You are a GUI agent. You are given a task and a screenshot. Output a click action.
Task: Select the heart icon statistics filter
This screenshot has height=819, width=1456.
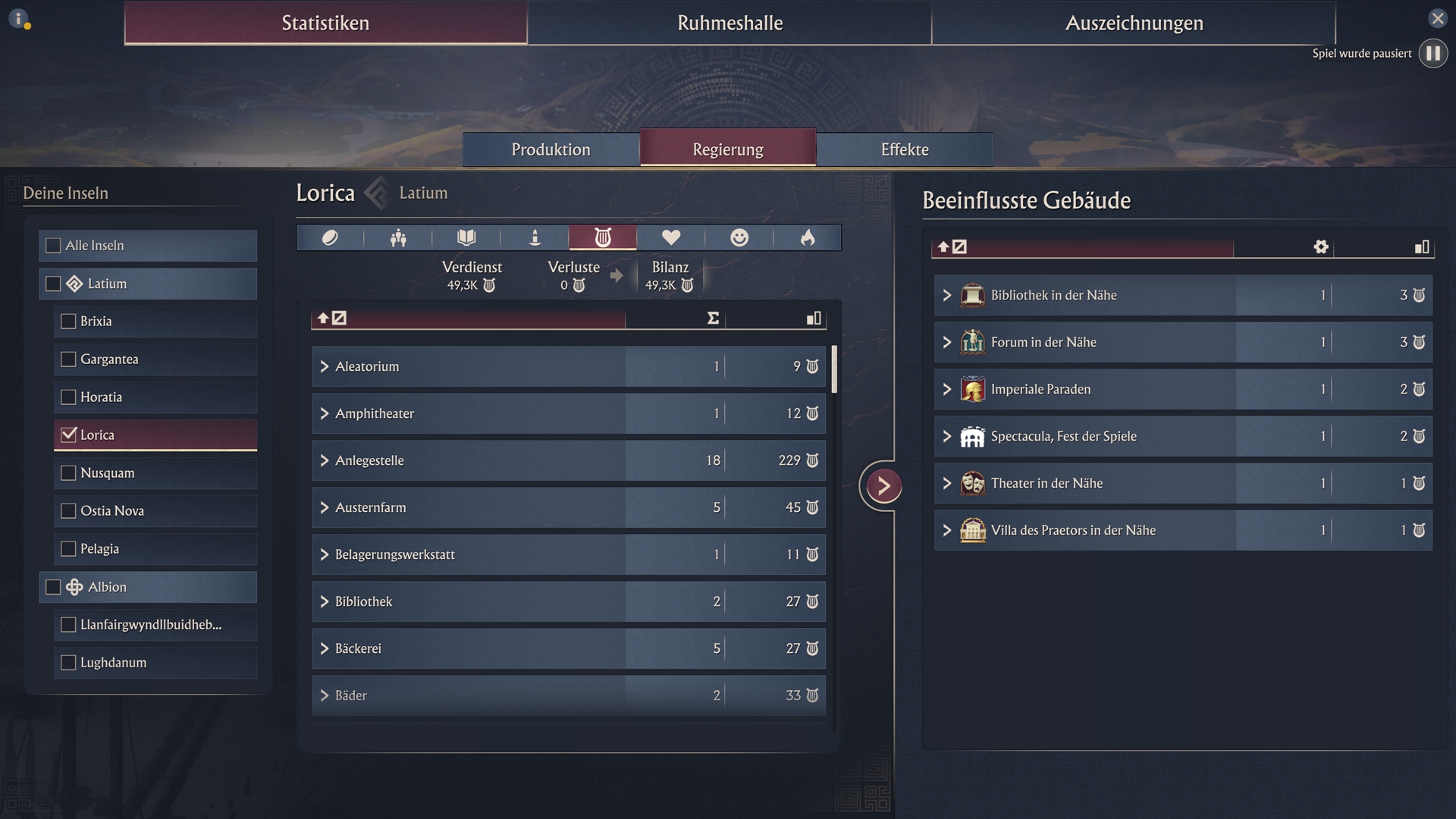click(670, 238)
